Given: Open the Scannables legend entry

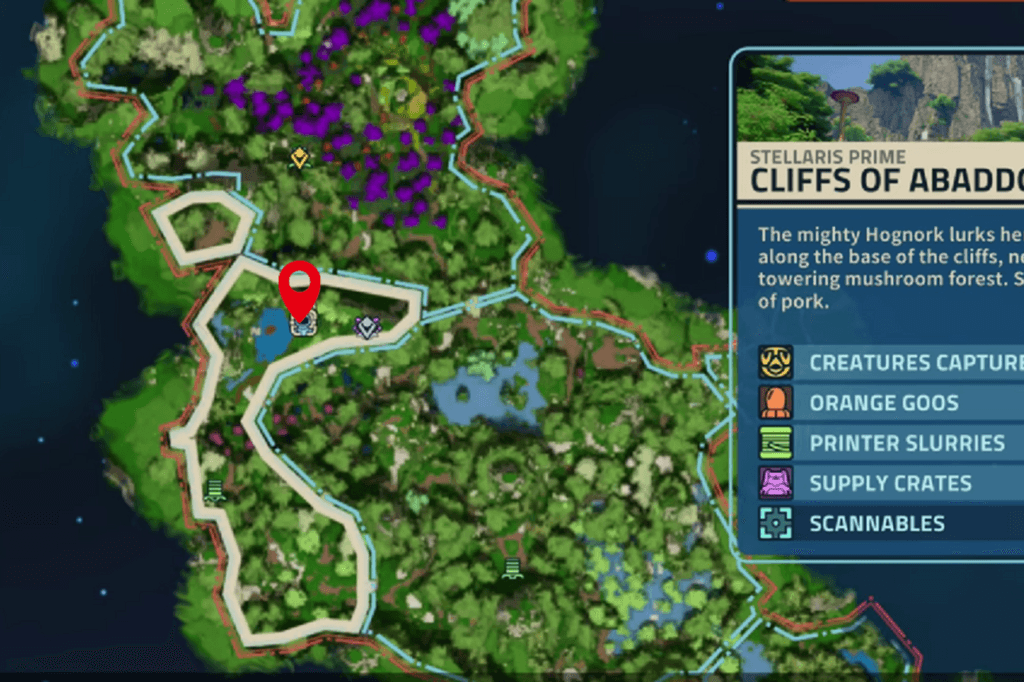Looking at the screenshot, I should [x=877, y=523].
